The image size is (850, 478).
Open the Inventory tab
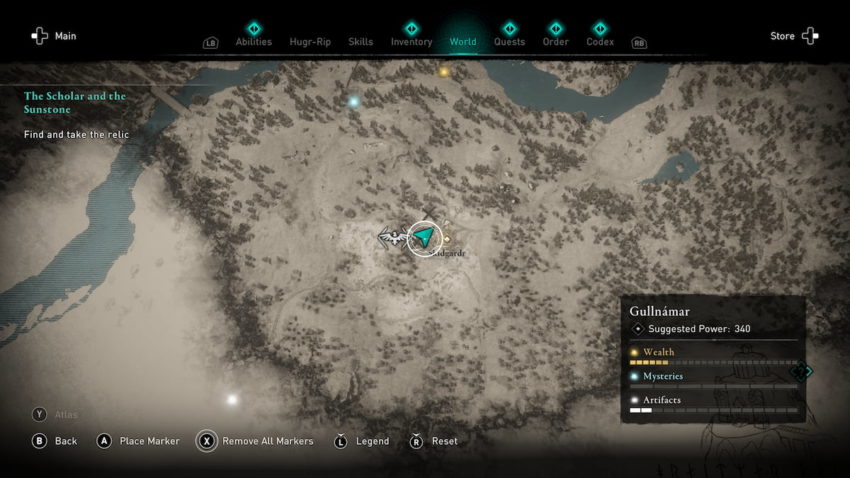tap(411, 41)
